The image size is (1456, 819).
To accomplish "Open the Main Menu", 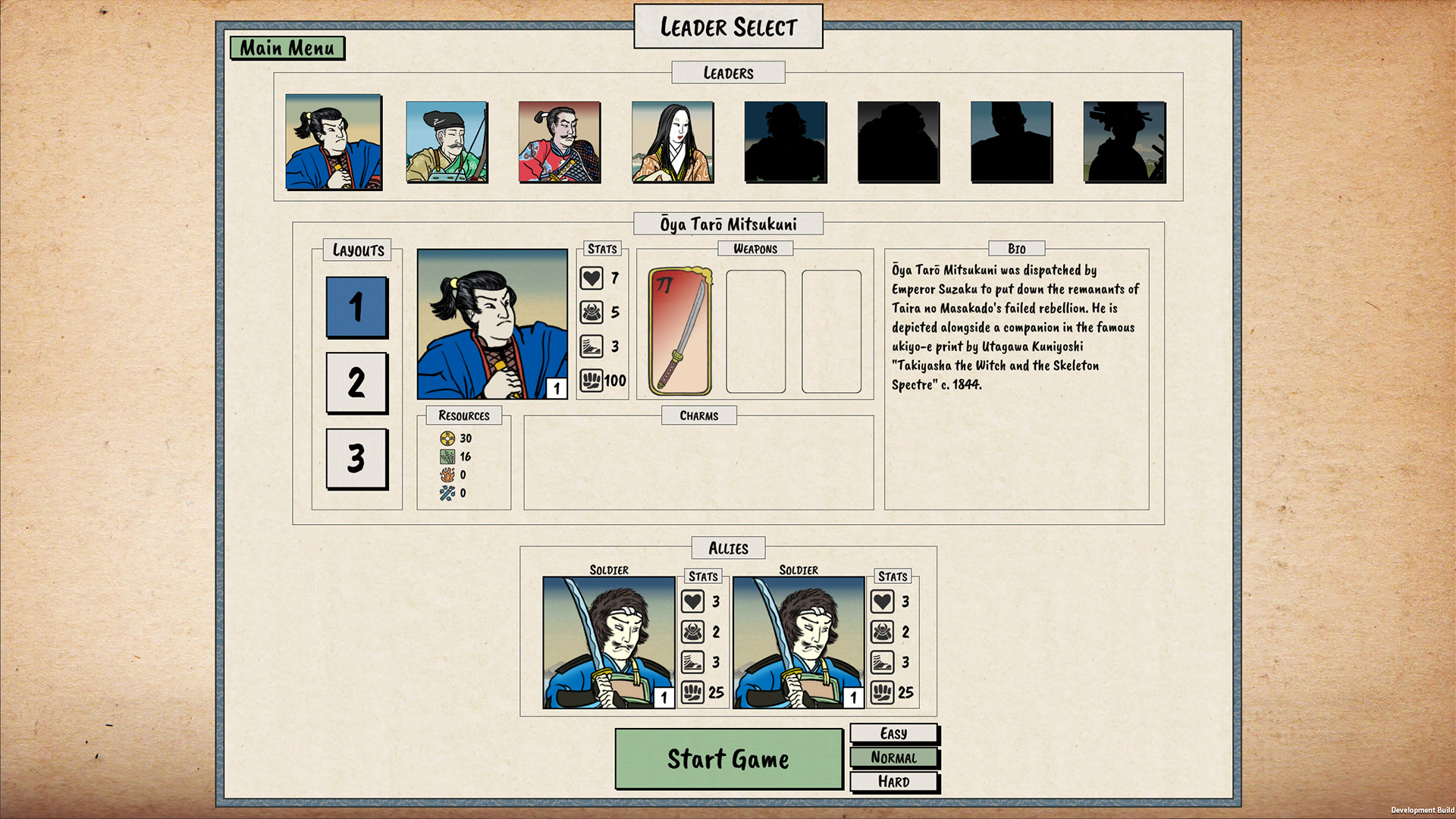I will (288, 48).
